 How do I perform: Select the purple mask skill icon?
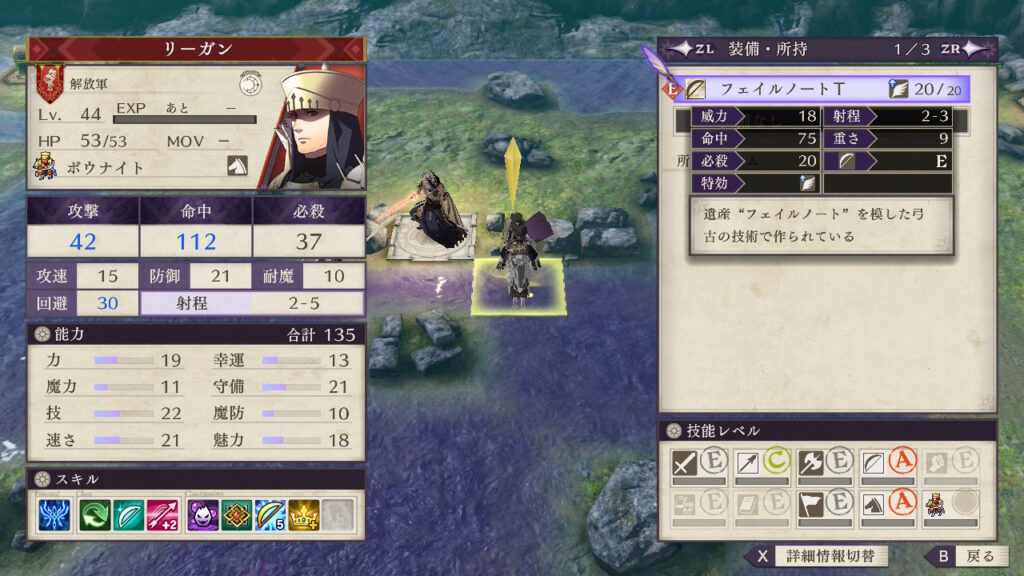click(x=204, y=514)
